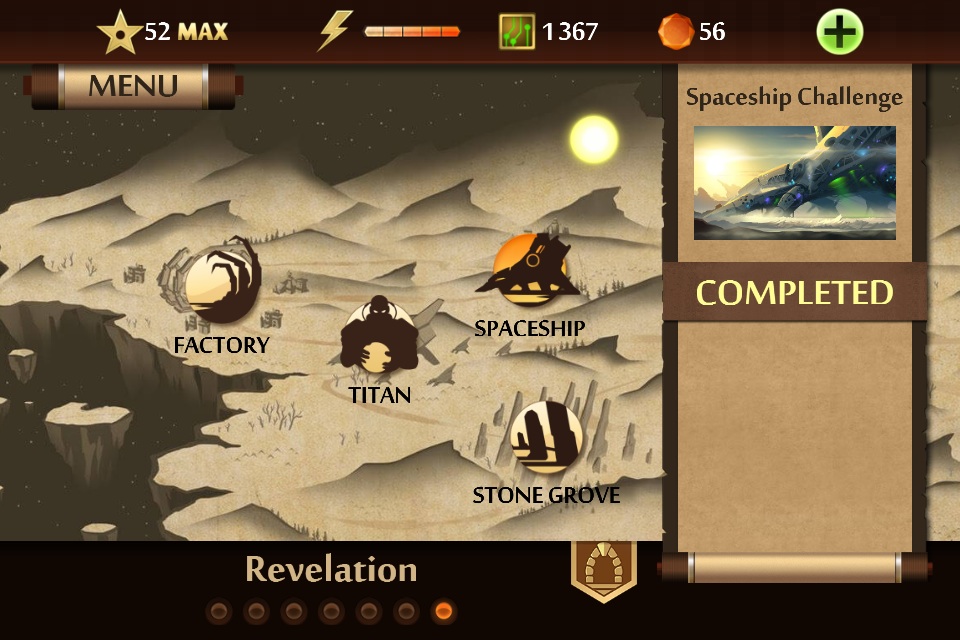Select the highlighted last page dot
Screen dimensions: 960x640
pos(444,611)
